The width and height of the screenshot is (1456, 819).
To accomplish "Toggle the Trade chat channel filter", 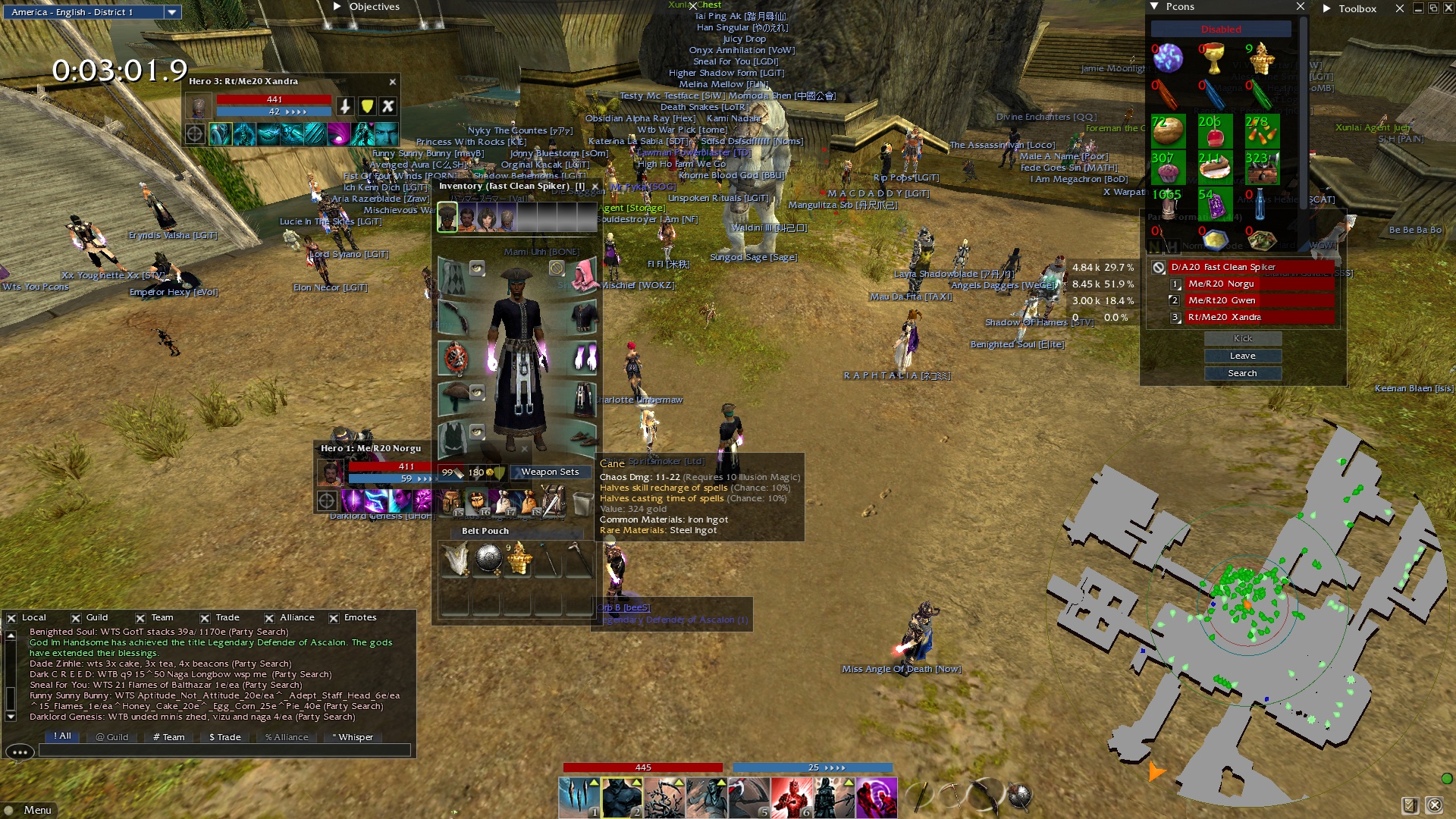I will (x=205, y=618).
